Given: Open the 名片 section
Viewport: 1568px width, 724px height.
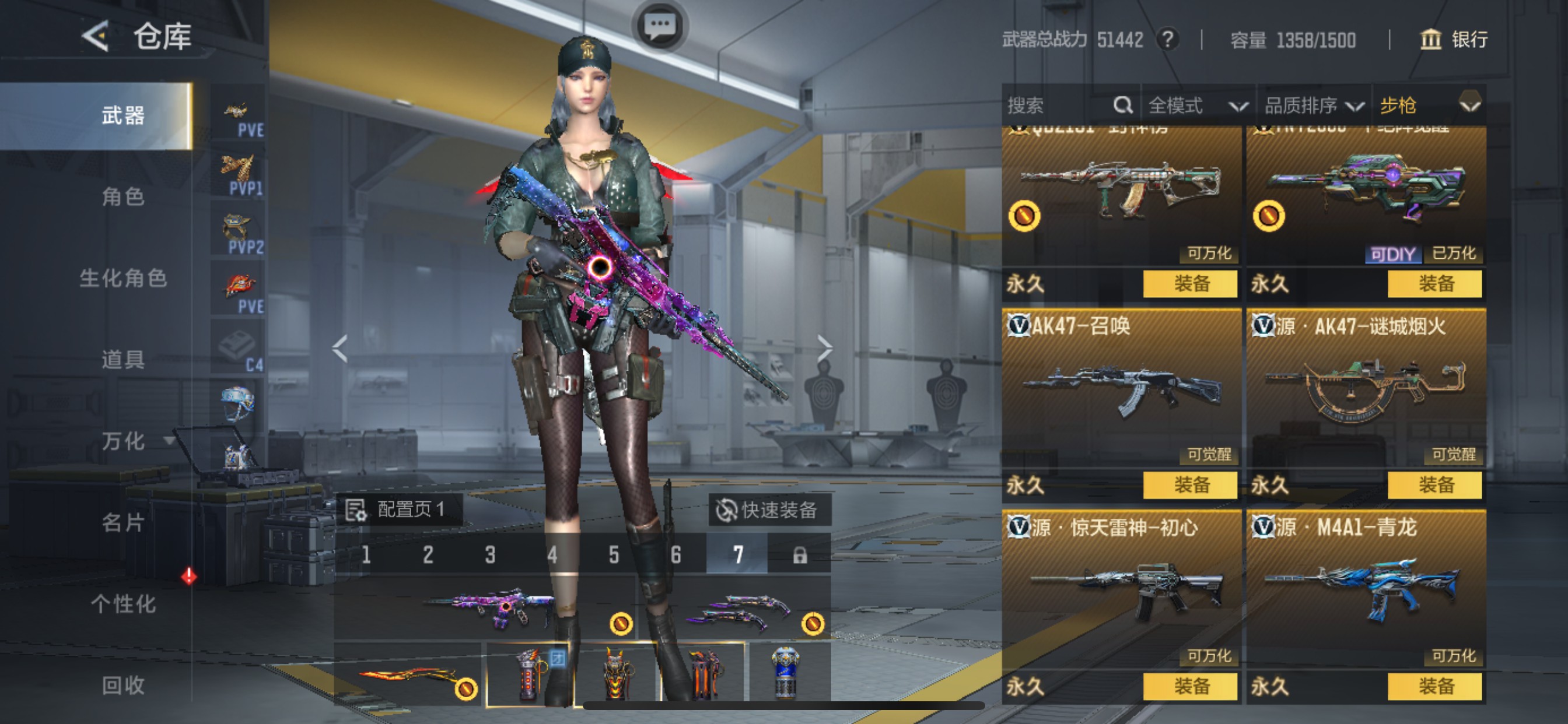Looking at the screenshot, I should coord(123,523).
